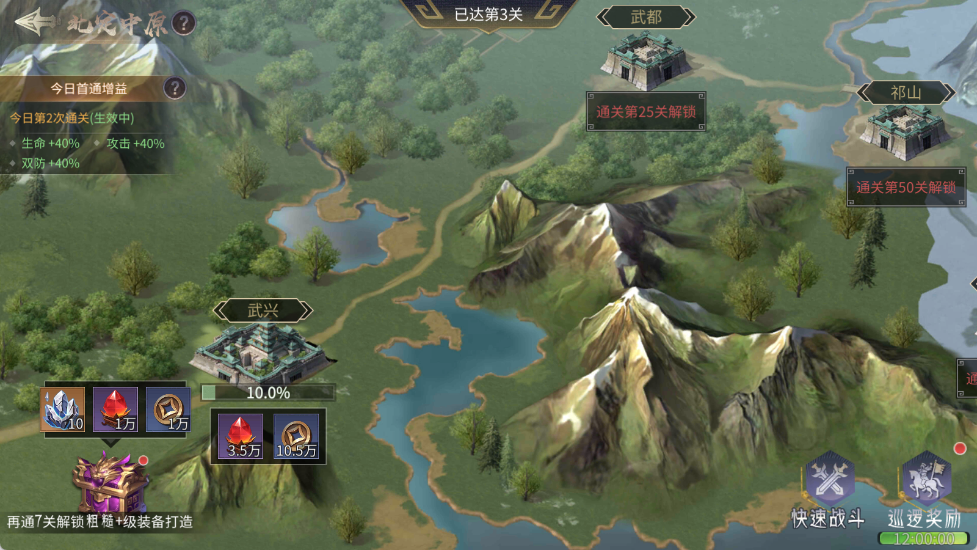Inspect the red gem reward showing 1万
This screenshot has height=550, width=977.
[x=115, y=410]
